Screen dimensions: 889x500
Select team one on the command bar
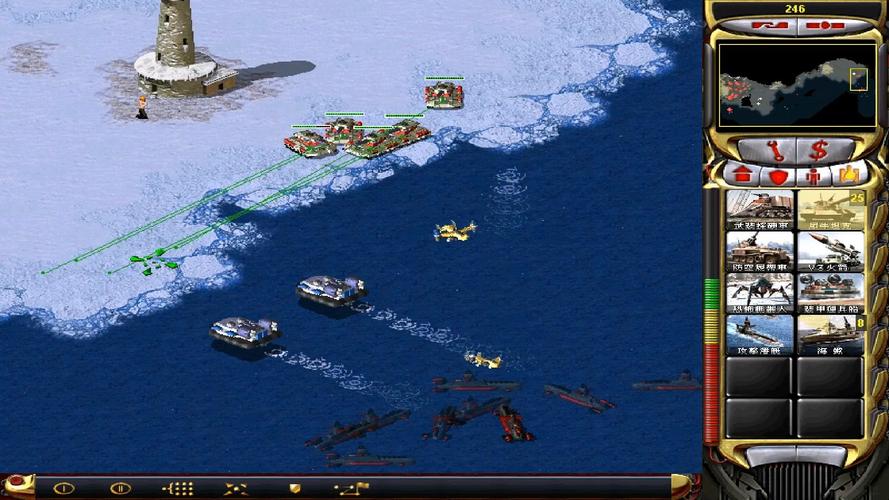click(x=64, y=488)
